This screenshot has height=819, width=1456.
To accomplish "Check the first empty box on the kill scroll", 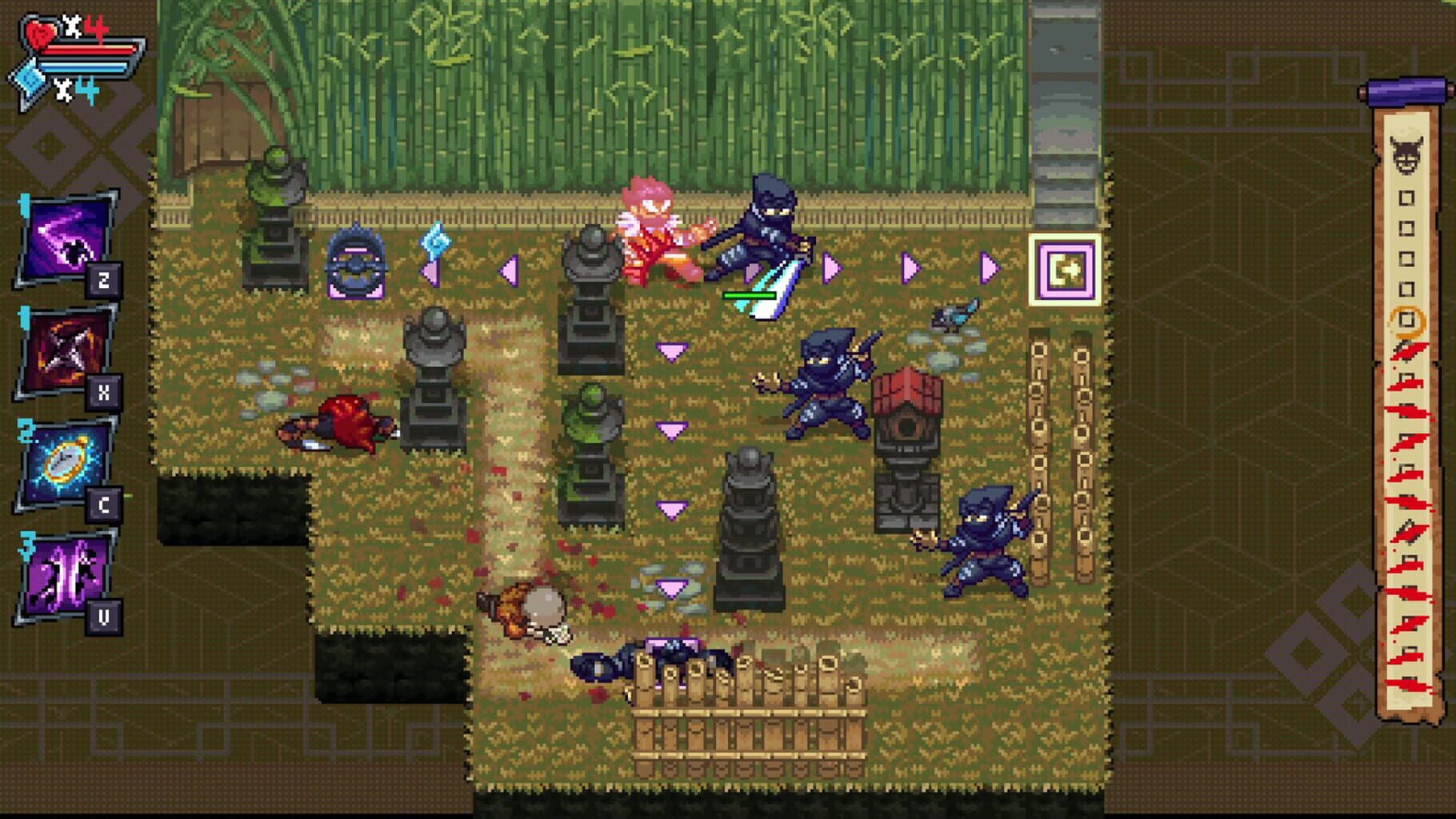I will tap(1406, 196).
